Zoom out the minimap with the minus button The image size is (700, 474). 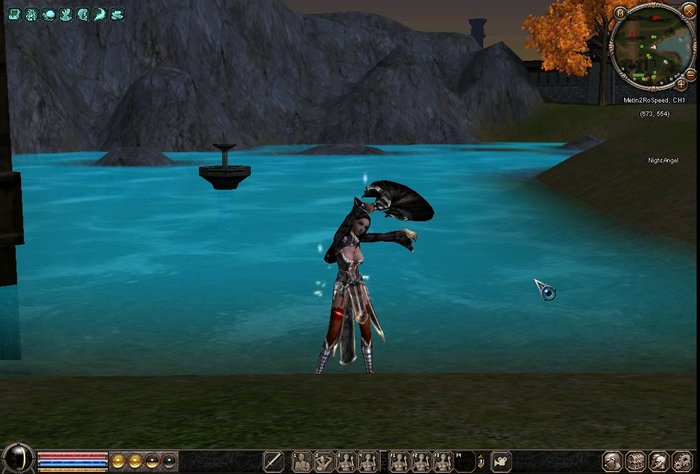point(690,74)
